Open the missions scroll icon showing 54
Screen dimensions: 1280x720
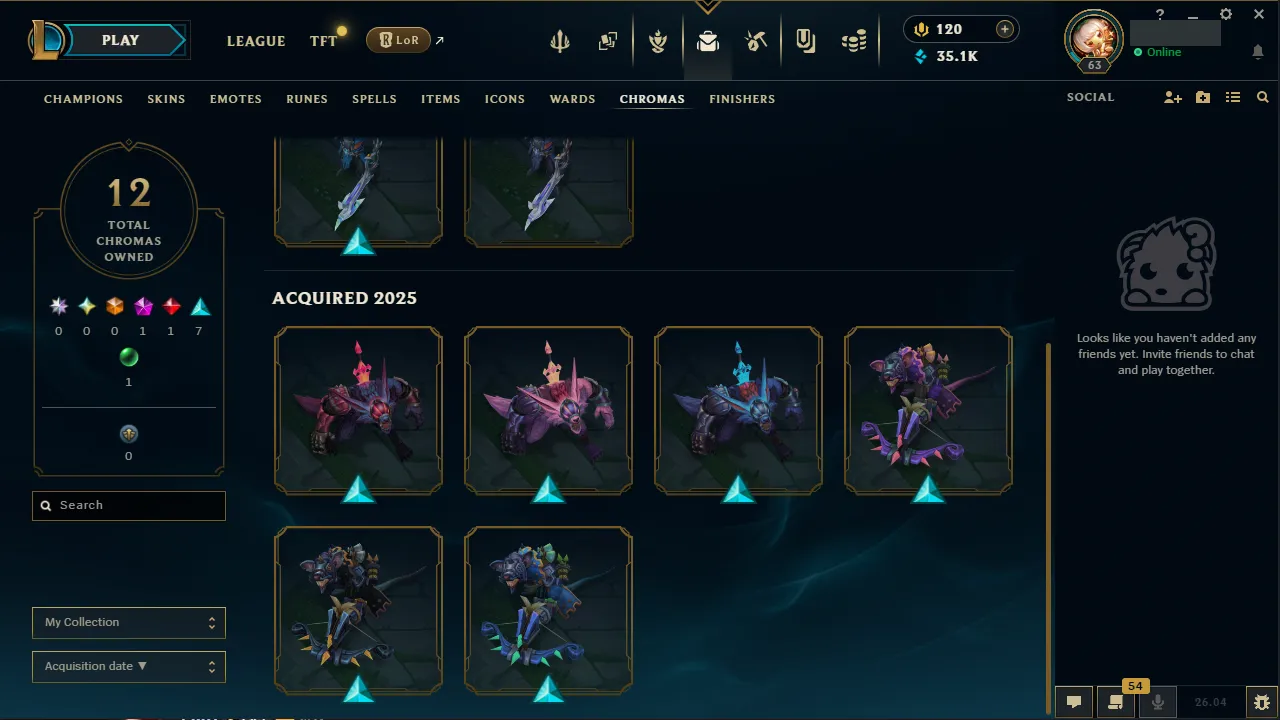tap(1115, 701)
